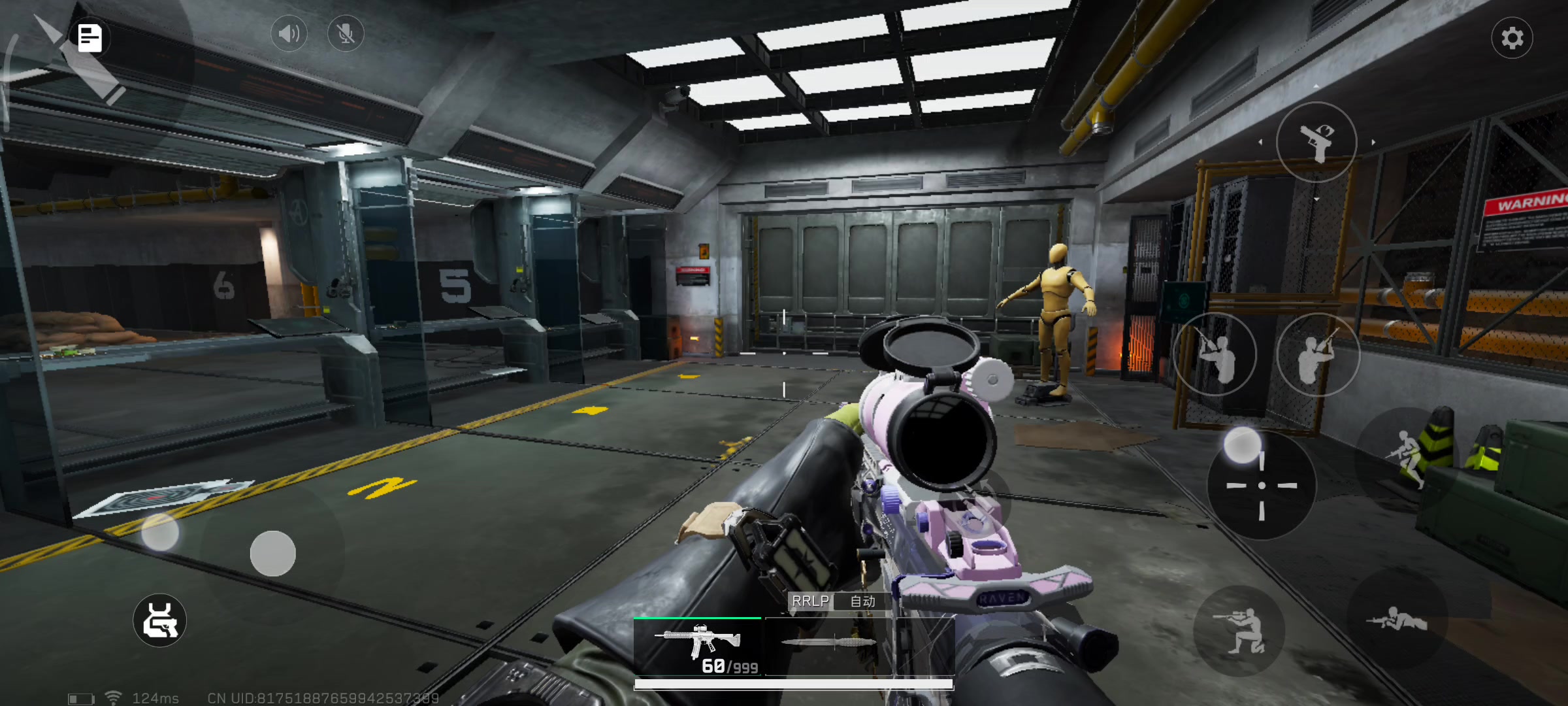Image resolution: width=1568 pixels, height=706 pixels.
Task: Open the weapon loadout icon at bottom left
Action: [160, 620]
